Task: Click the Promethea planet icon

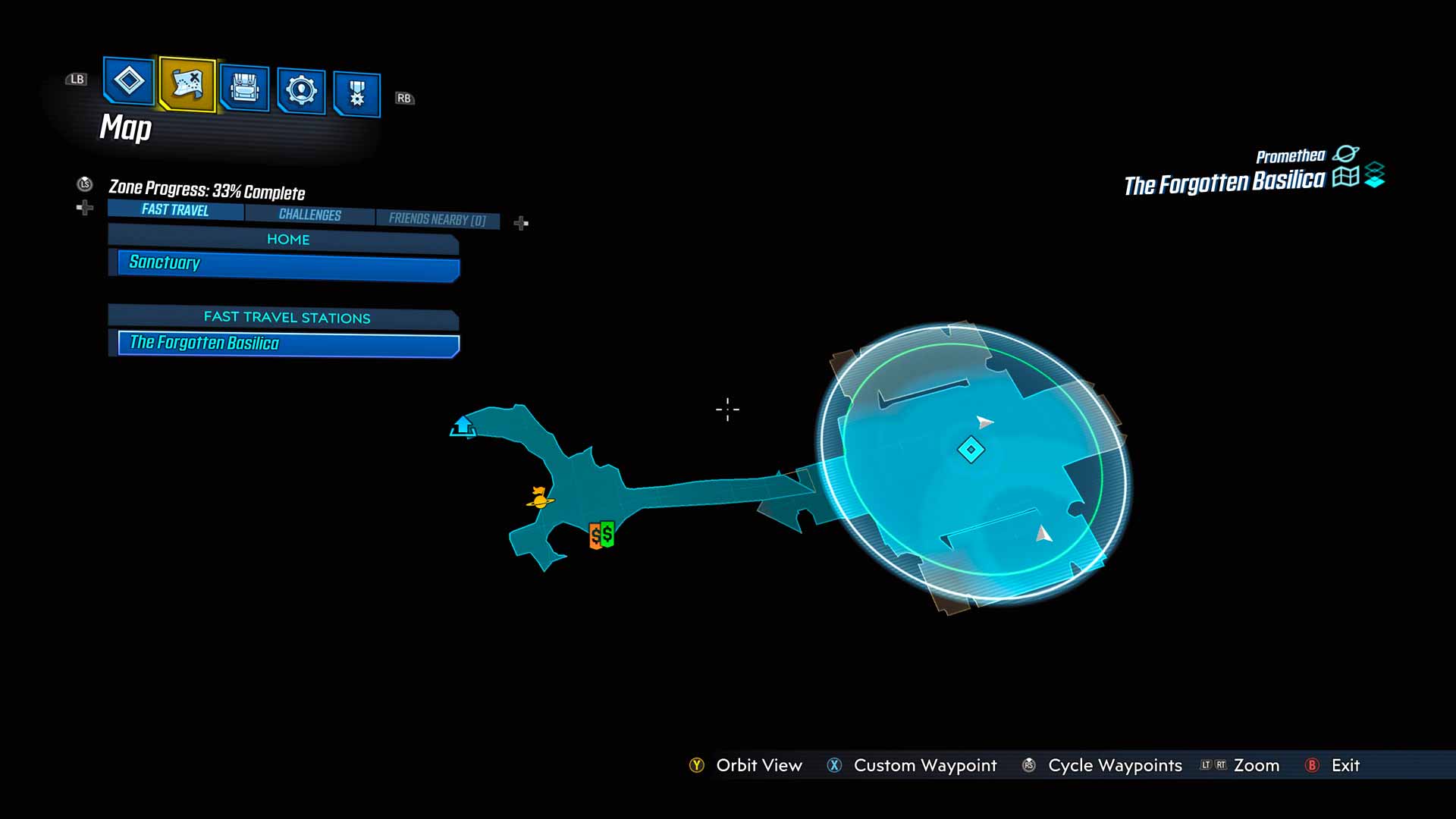Action: 1346,154
